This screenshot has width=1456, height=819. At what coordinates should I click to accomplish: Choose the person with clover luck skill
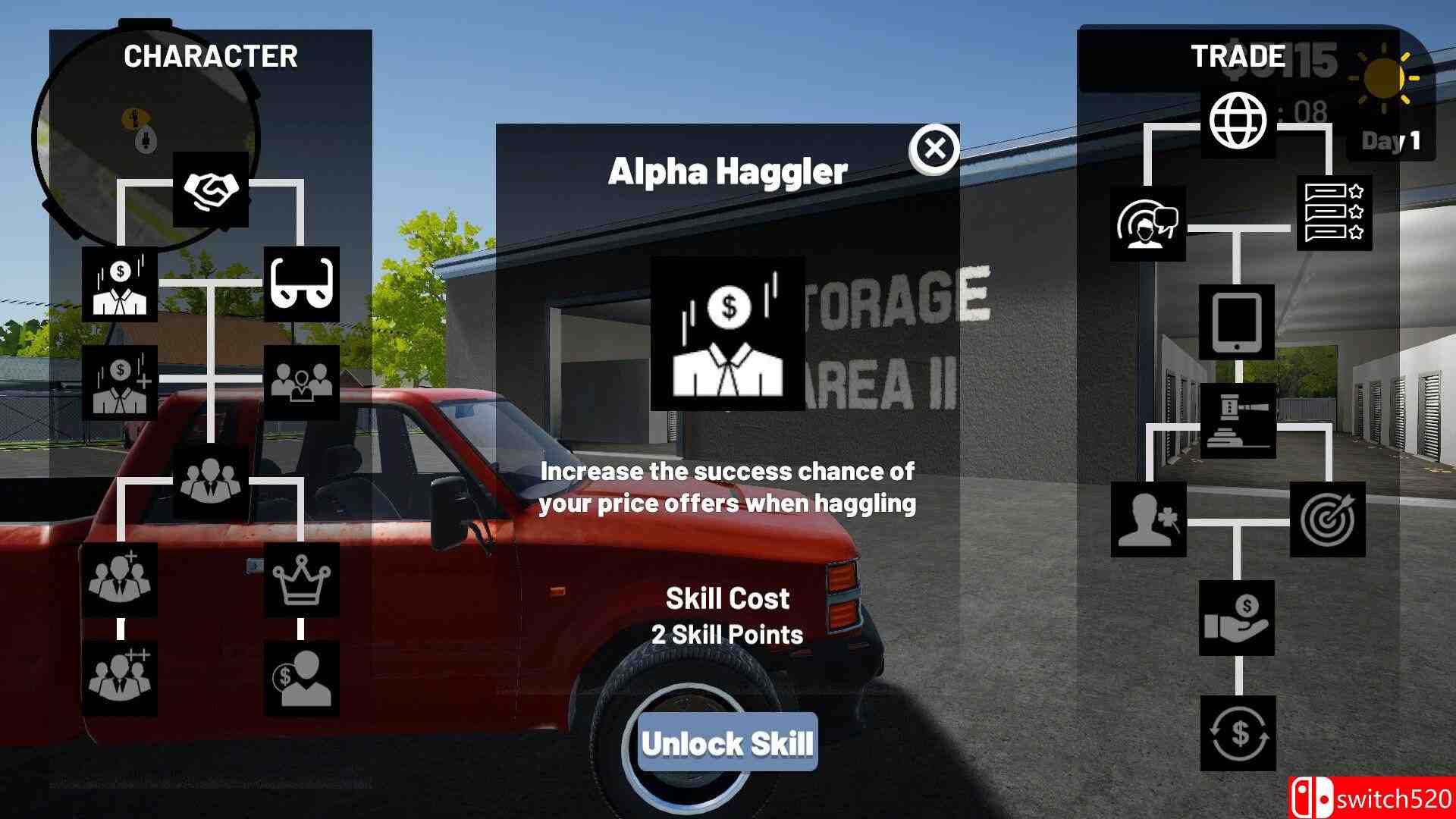1148,519
